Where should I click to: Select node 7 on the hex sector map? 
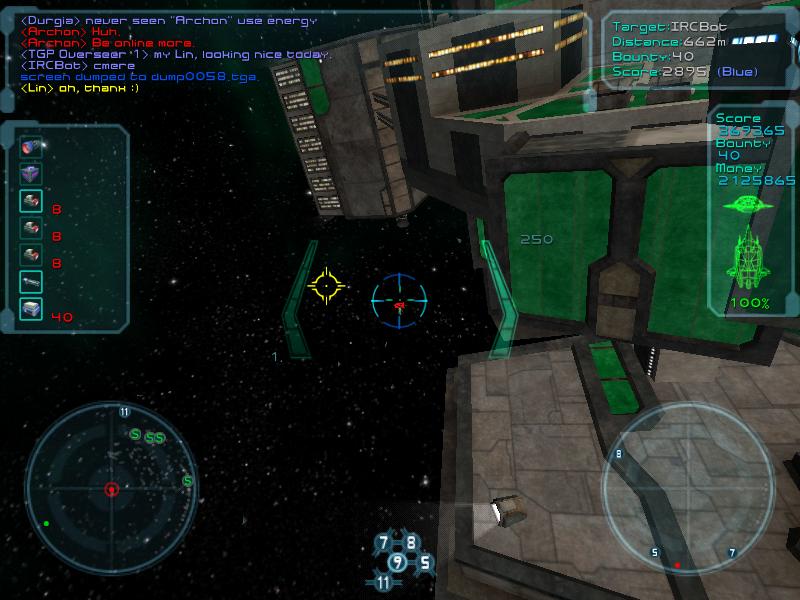(x=383, y=544)
